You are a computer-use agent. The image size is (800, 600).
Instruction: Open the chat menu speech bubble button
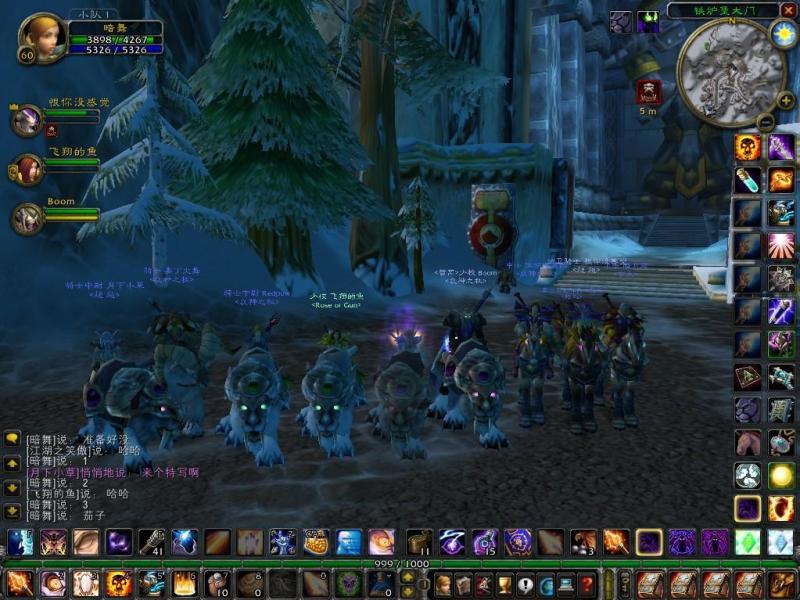pyautogui.click(x=12, y=438)
